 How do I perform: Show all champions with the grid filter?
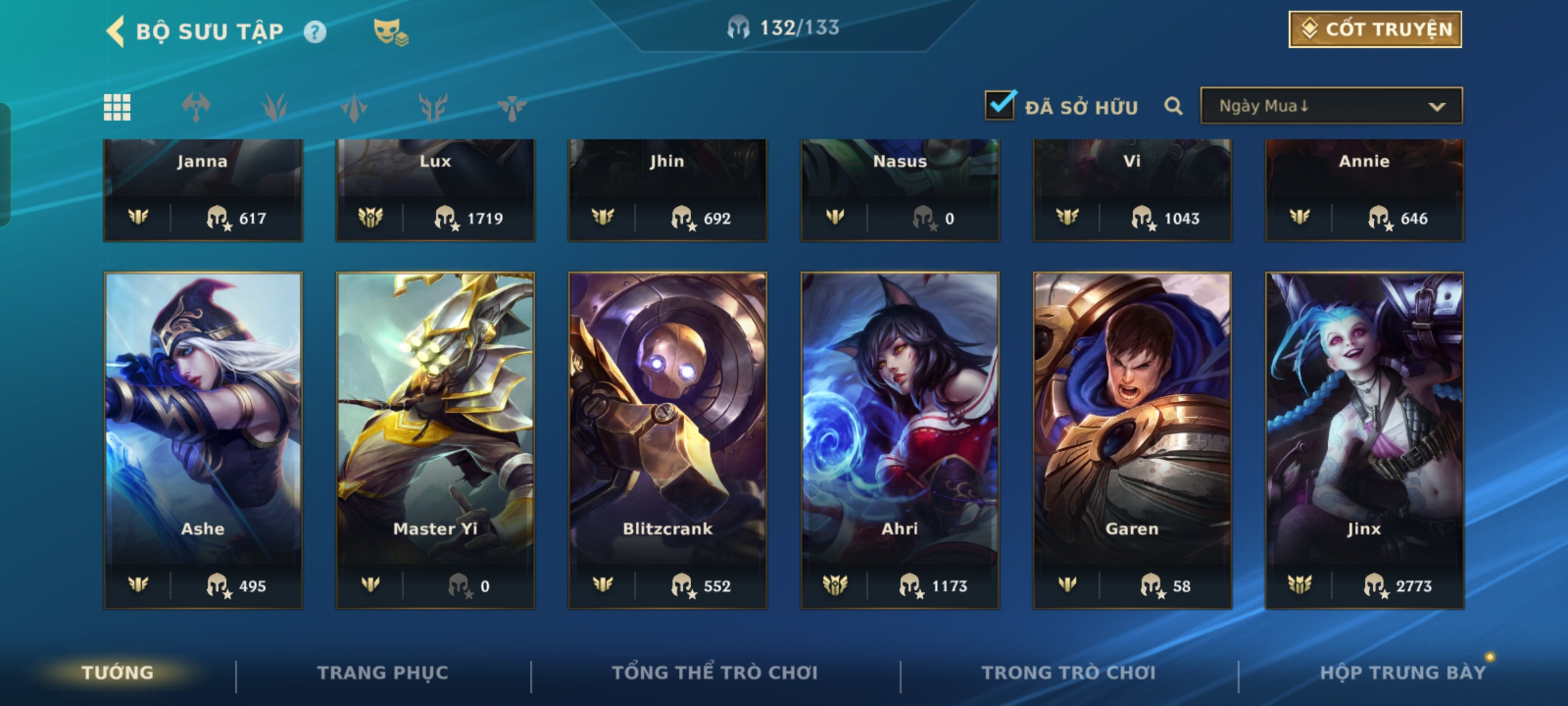tap(118, 107)
